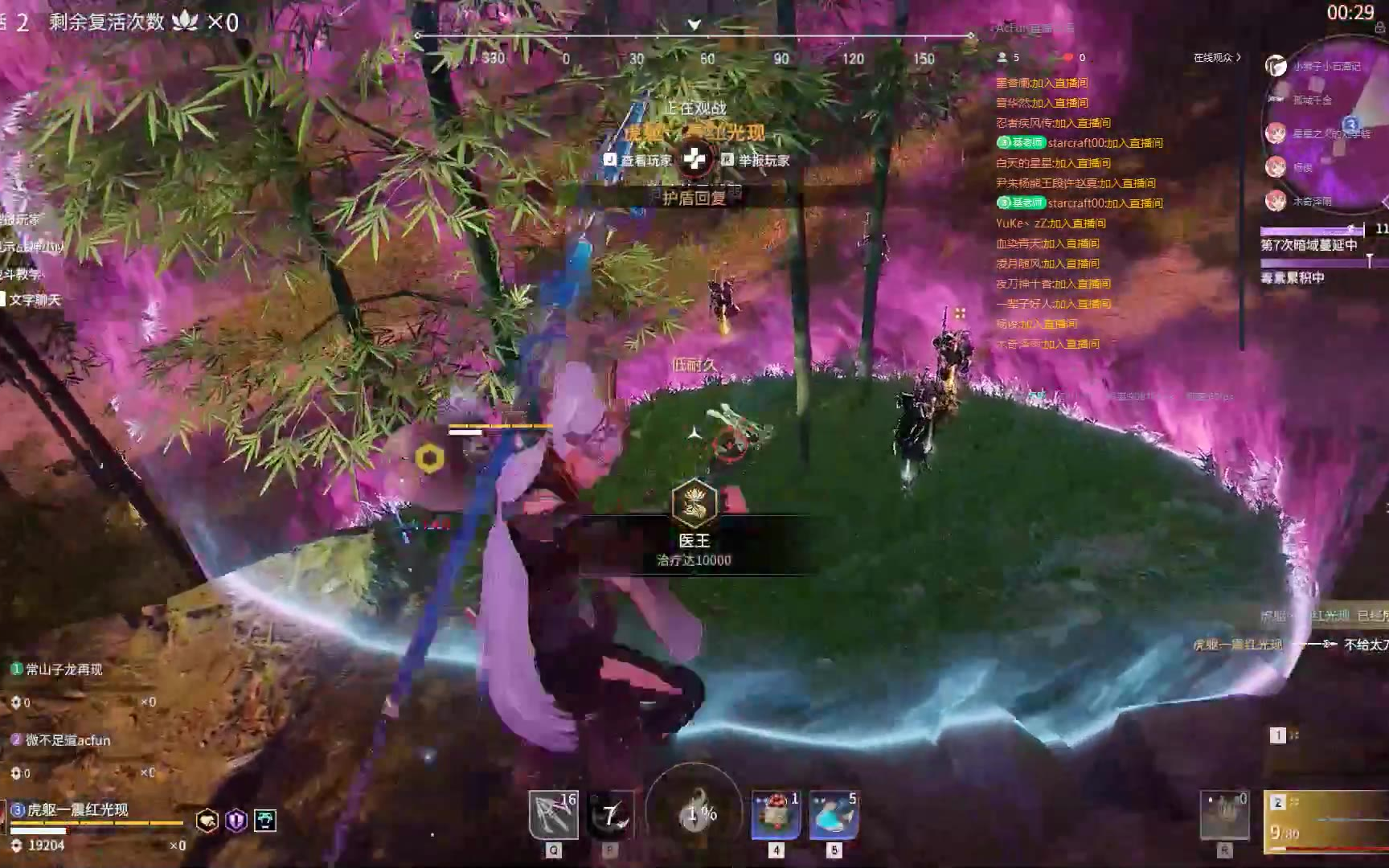Click the teal square buff icon
The width and height of the screenshot is (1389, 868).
pos(264,821)
